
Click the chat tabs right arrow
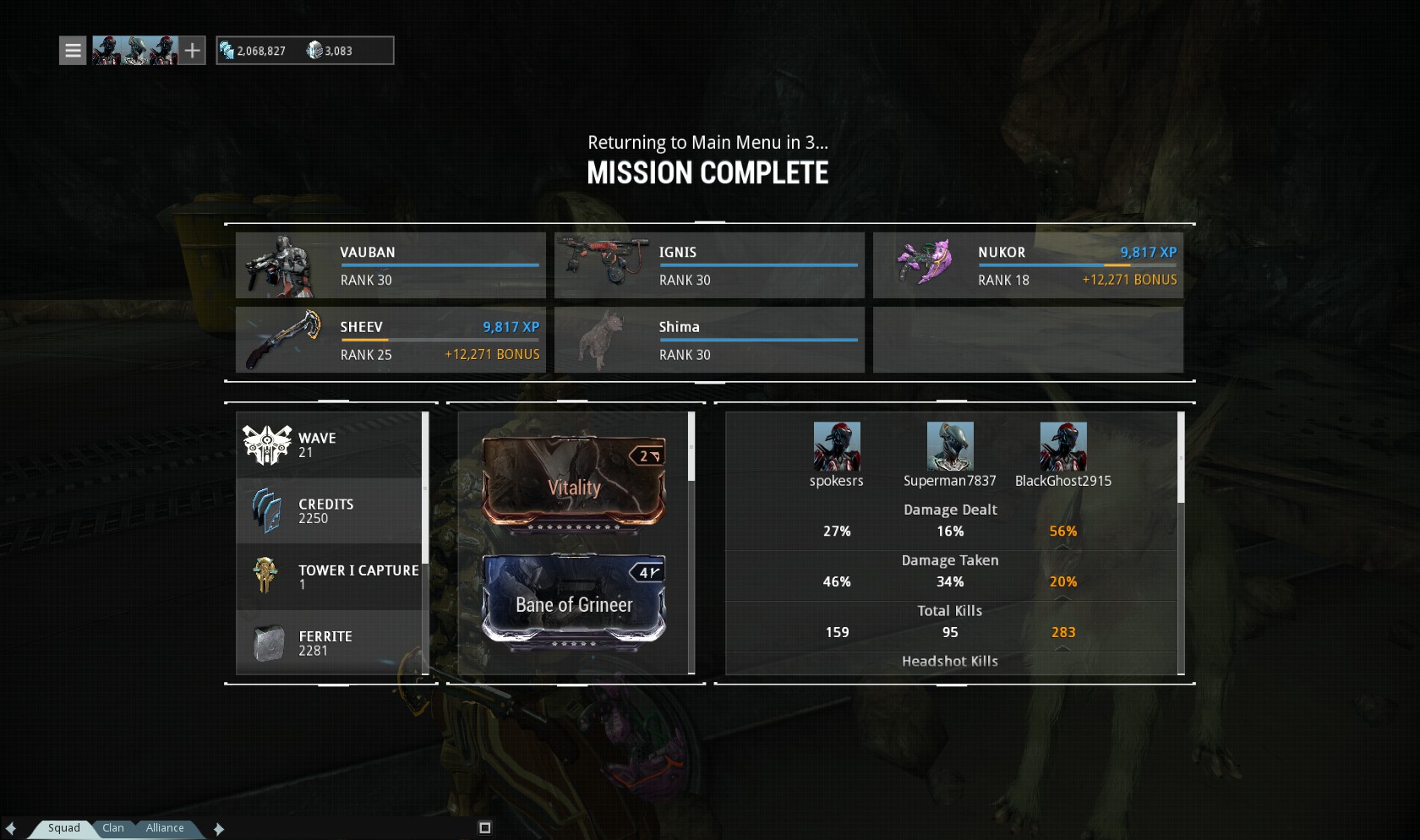click(219, 829)
